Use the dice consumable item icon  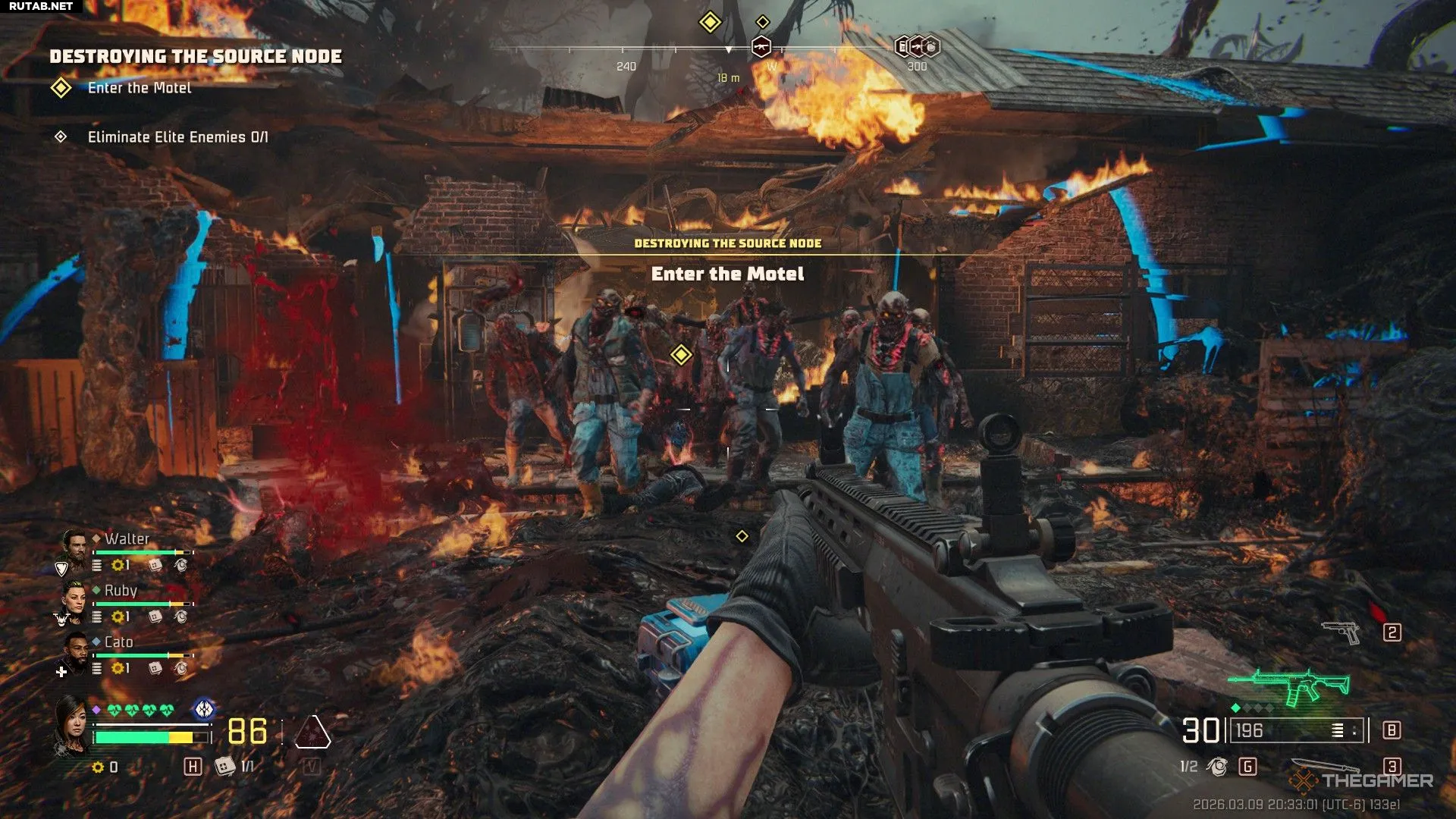224,767
